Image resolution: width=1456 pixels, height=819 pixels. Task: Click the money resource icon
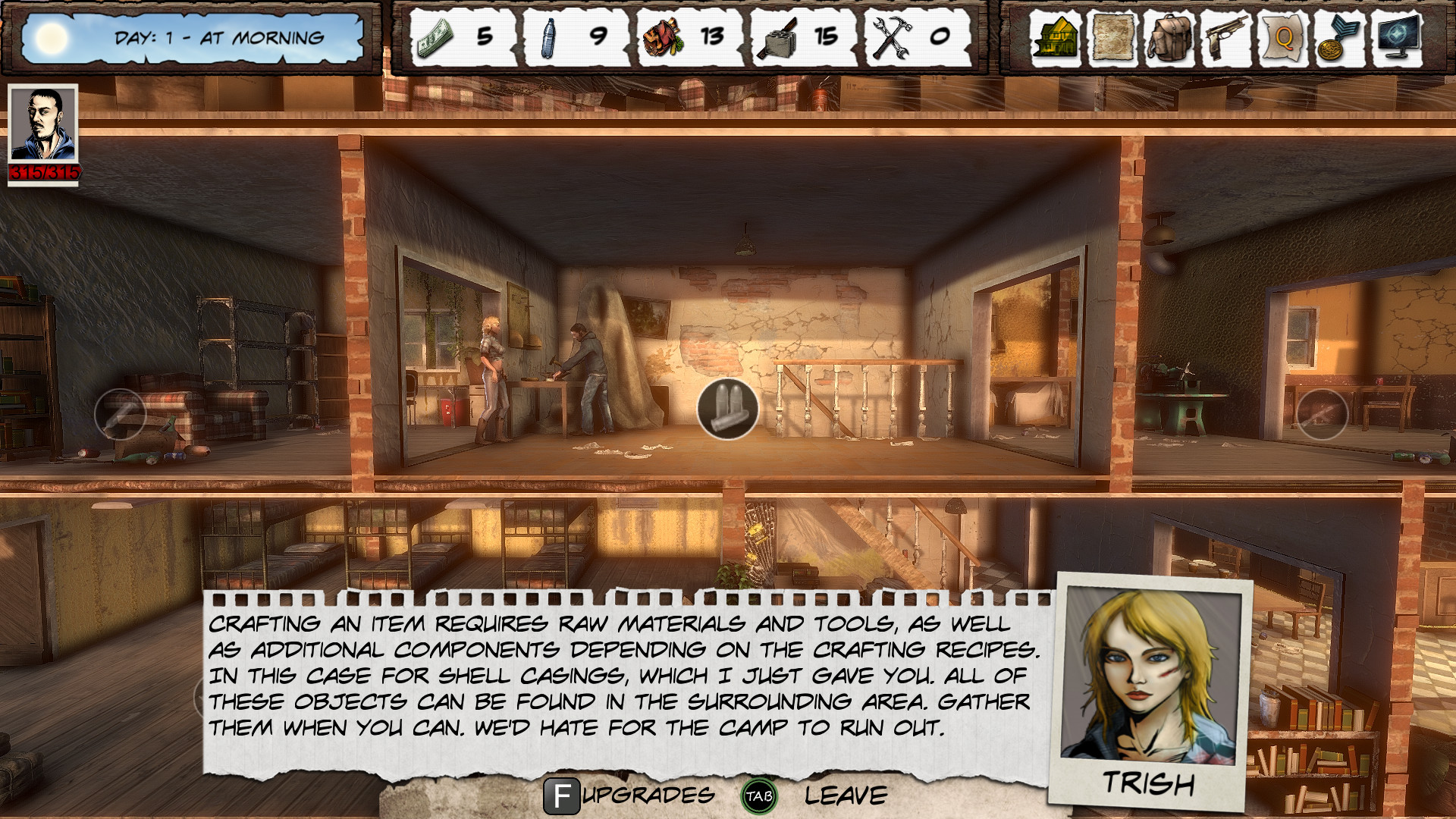click(434, 36)
